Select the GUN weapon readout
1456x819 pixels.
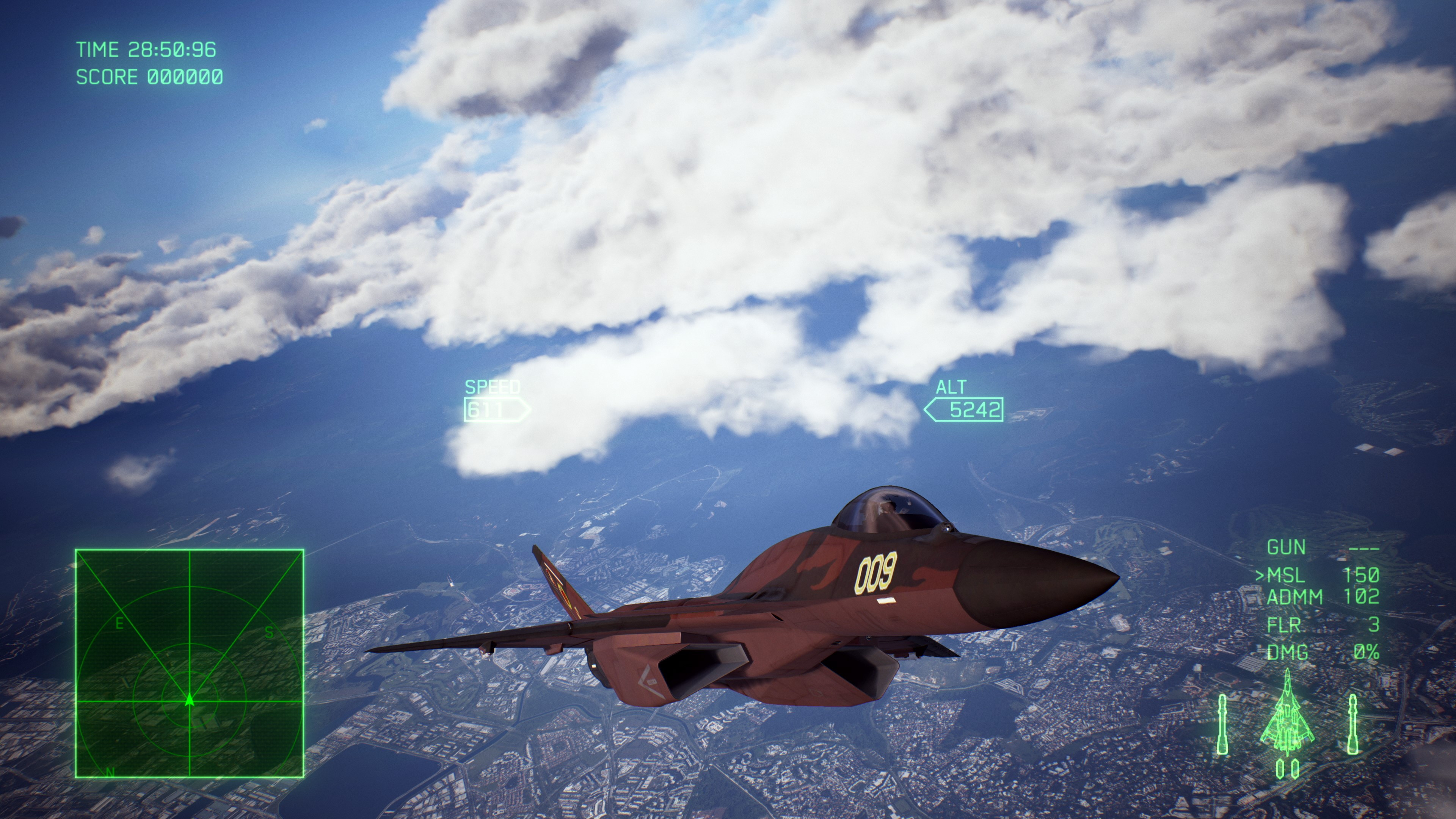[x=1286, y=546]
